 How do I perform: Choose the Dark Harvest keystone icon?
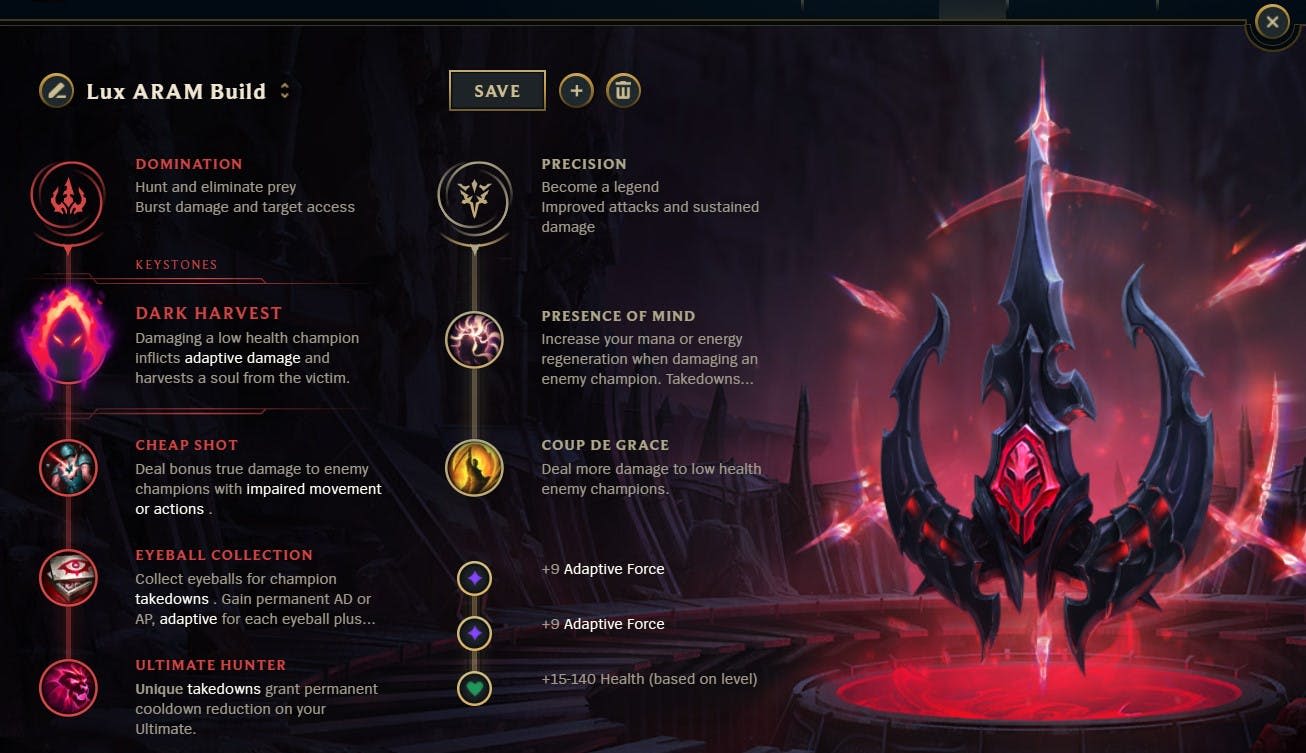click(x=66, y=338)
